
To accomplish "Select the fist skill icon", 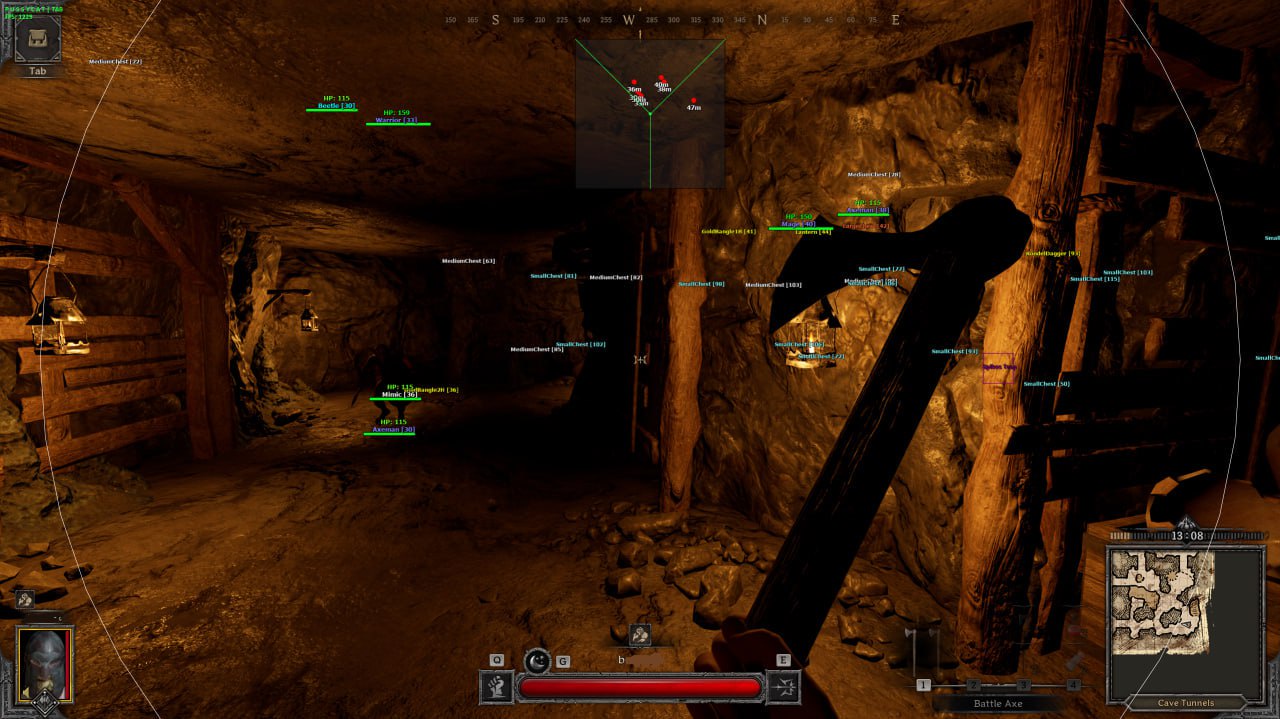I will point(497,686).
